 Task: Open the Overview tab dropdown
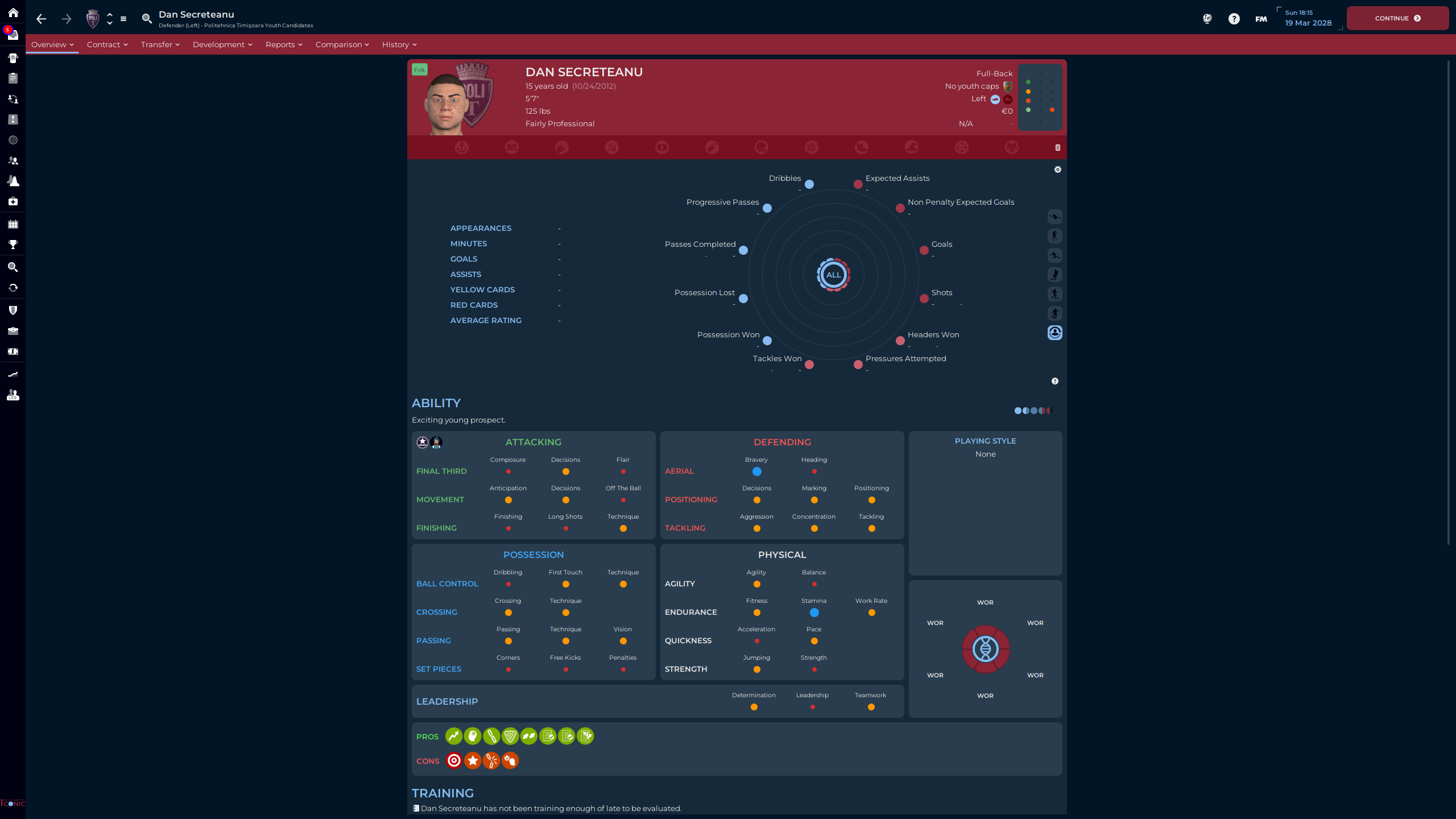click(x=52, y=44)
